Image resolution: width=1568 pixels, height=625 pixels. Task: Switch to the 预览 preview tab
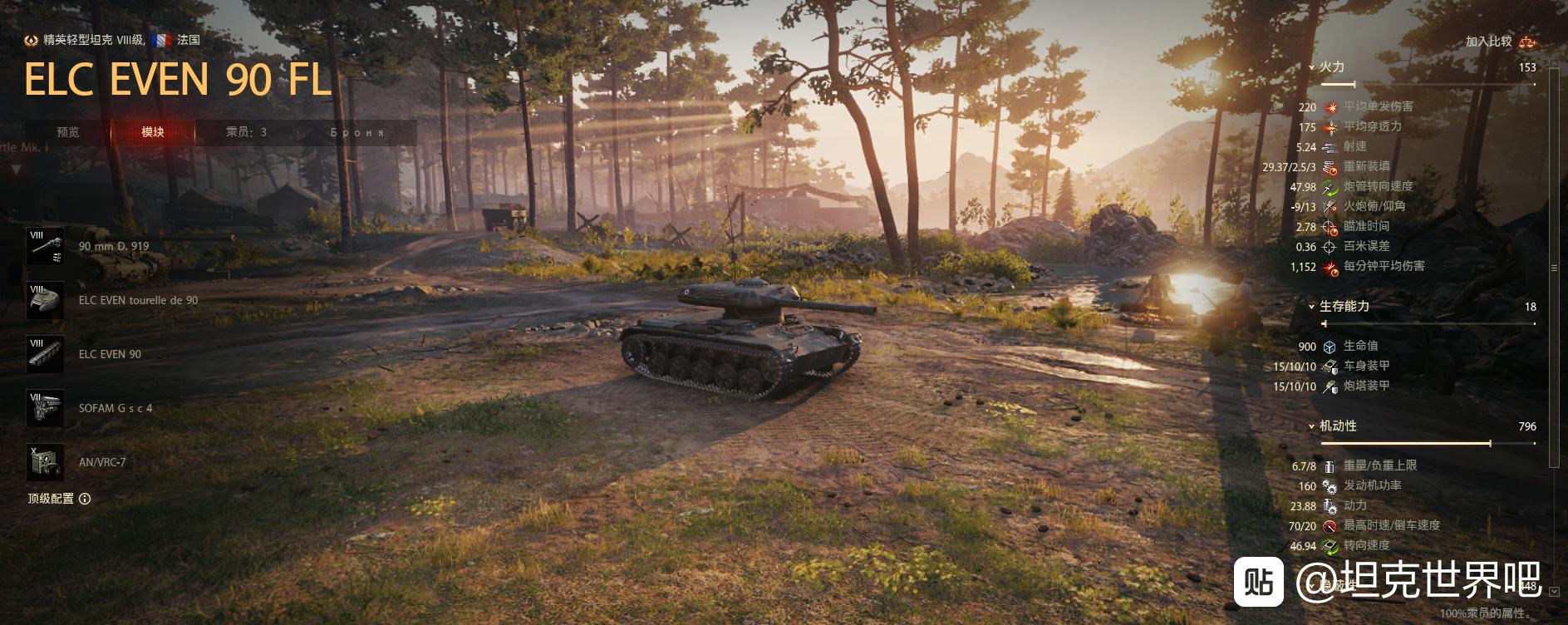(68, 132)
